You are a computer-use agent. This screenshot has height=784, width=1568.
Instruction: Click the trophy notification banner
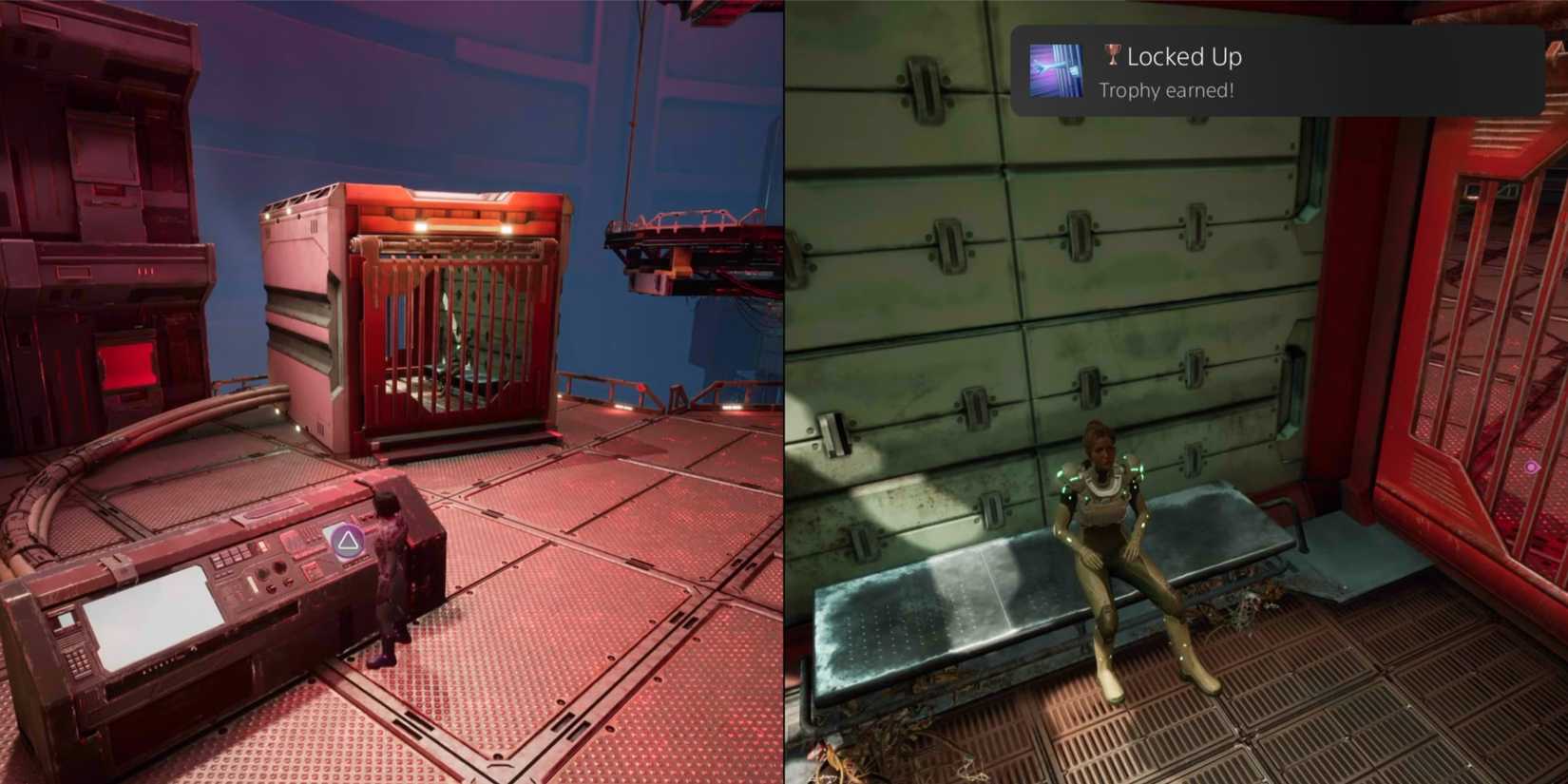pos(1283,69)
